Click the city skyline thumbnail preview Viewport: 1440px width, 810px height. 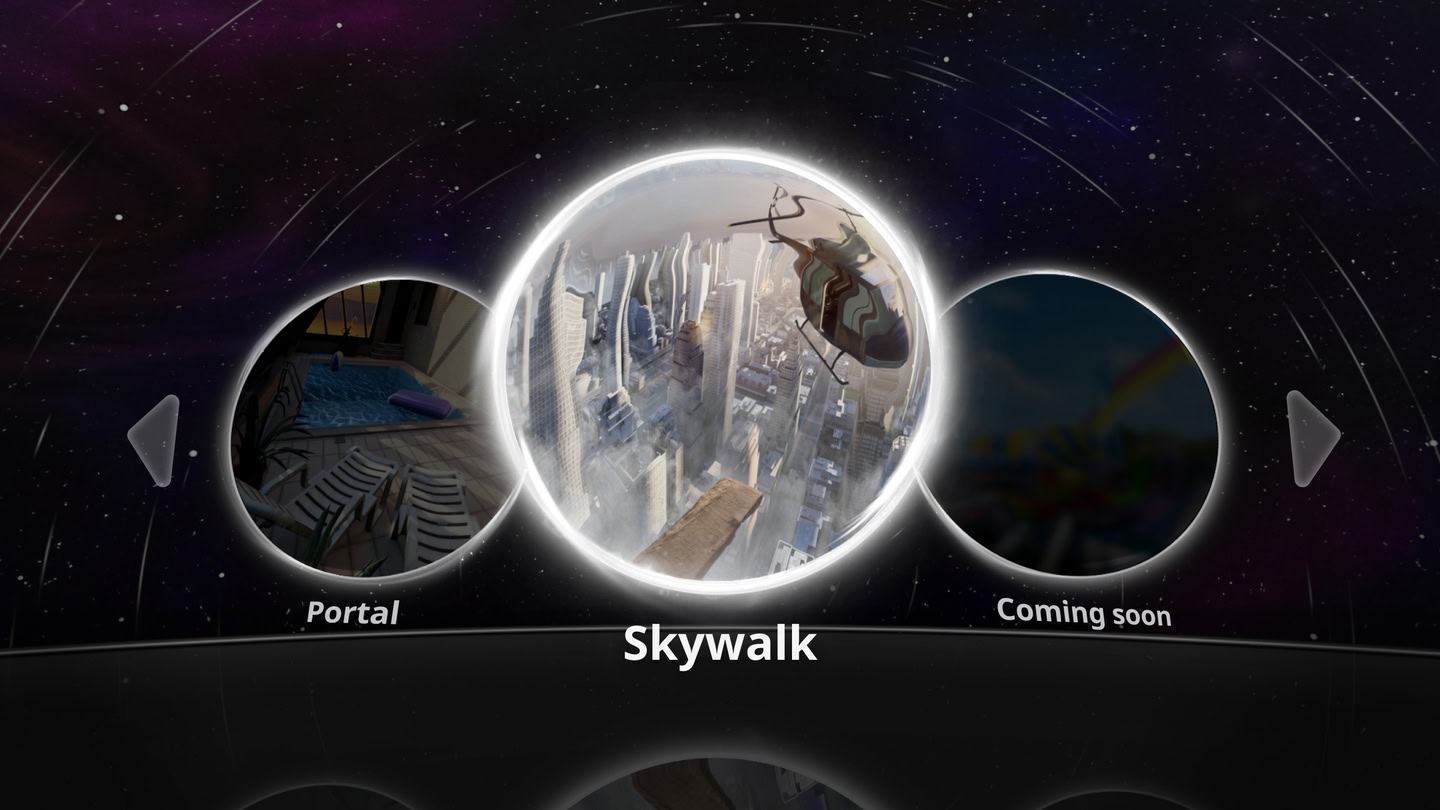(x=650, y=400)
